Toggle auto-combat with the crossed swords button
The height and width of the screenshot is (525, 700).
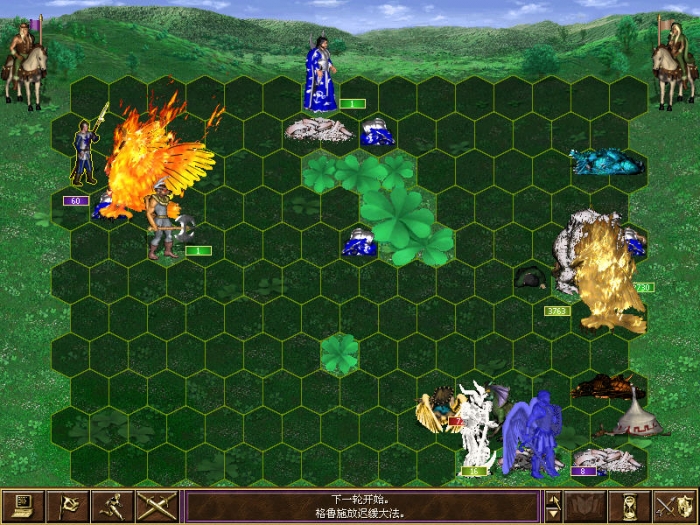(157, 506)
